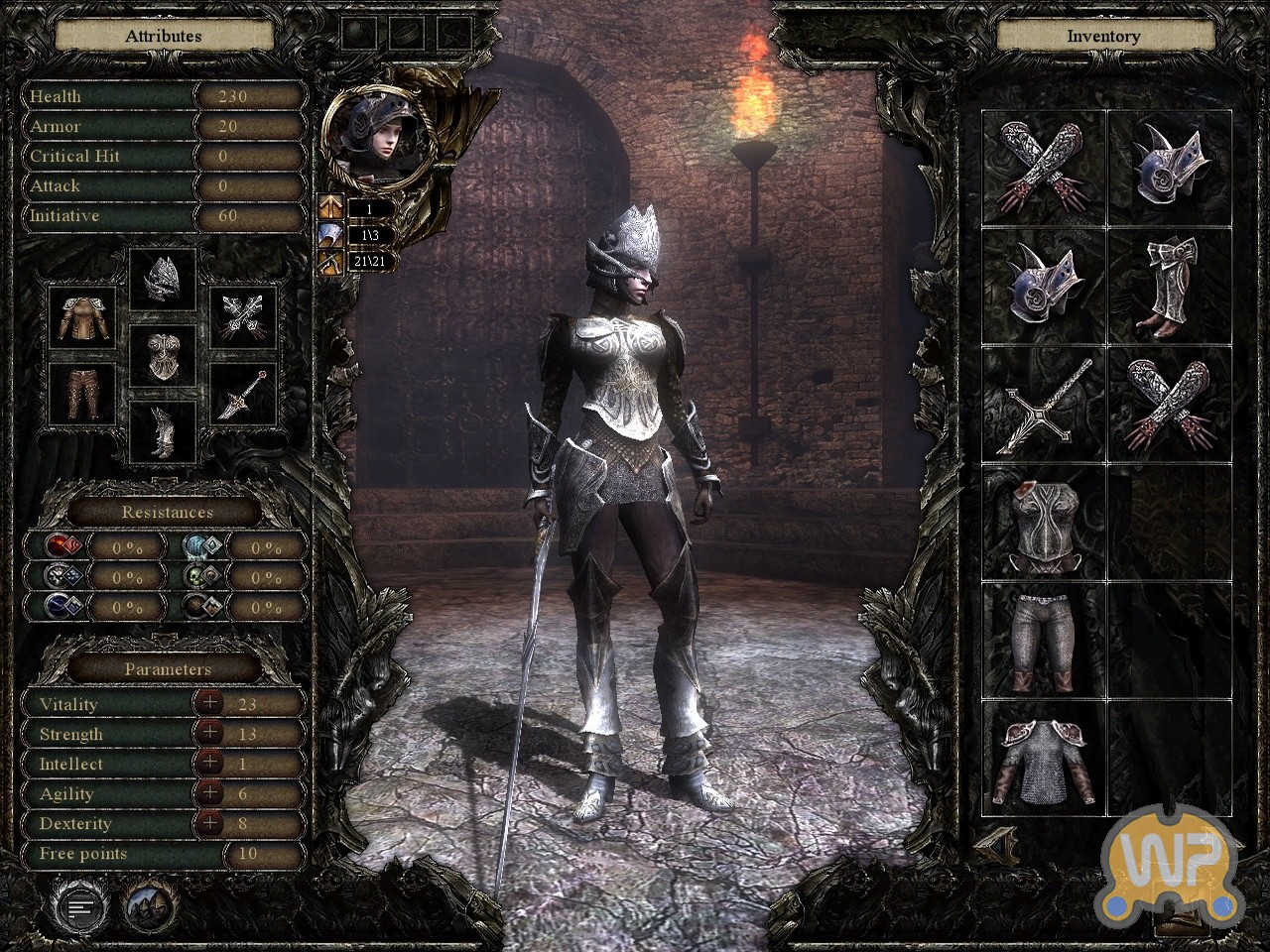Add a point to Strength
The width and height of the screenshot is (1270, 952).
[x=209, y=733]
